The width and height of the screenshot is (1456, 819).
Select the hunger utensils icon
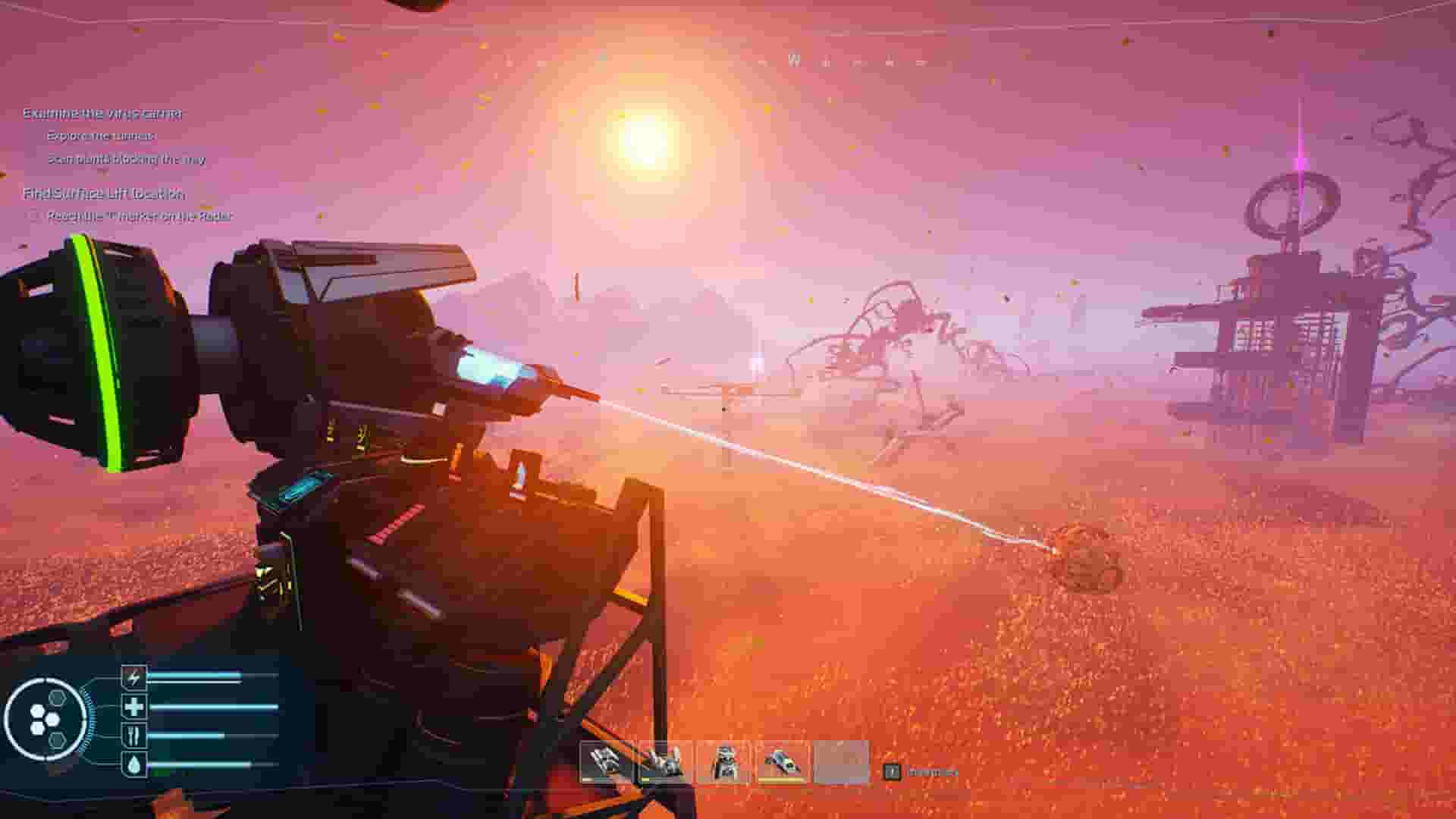134,737
